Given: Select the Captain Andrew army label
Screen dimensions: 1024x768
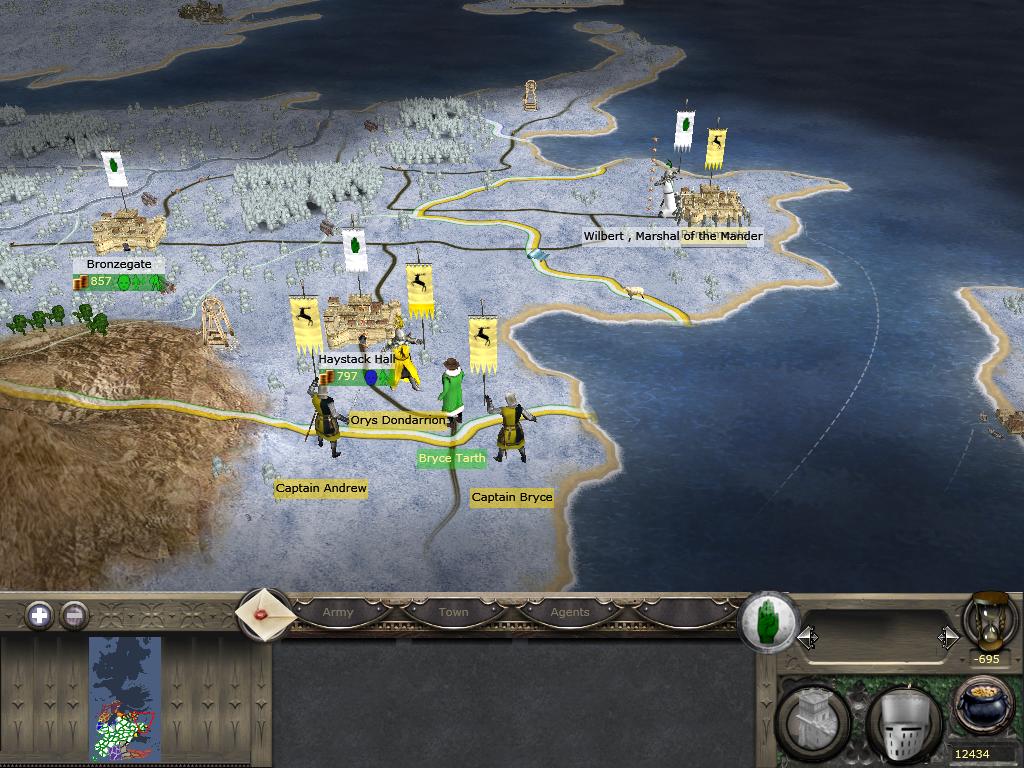Looking at the screenshot, I should pyautogui.click(x=321, y=488).
